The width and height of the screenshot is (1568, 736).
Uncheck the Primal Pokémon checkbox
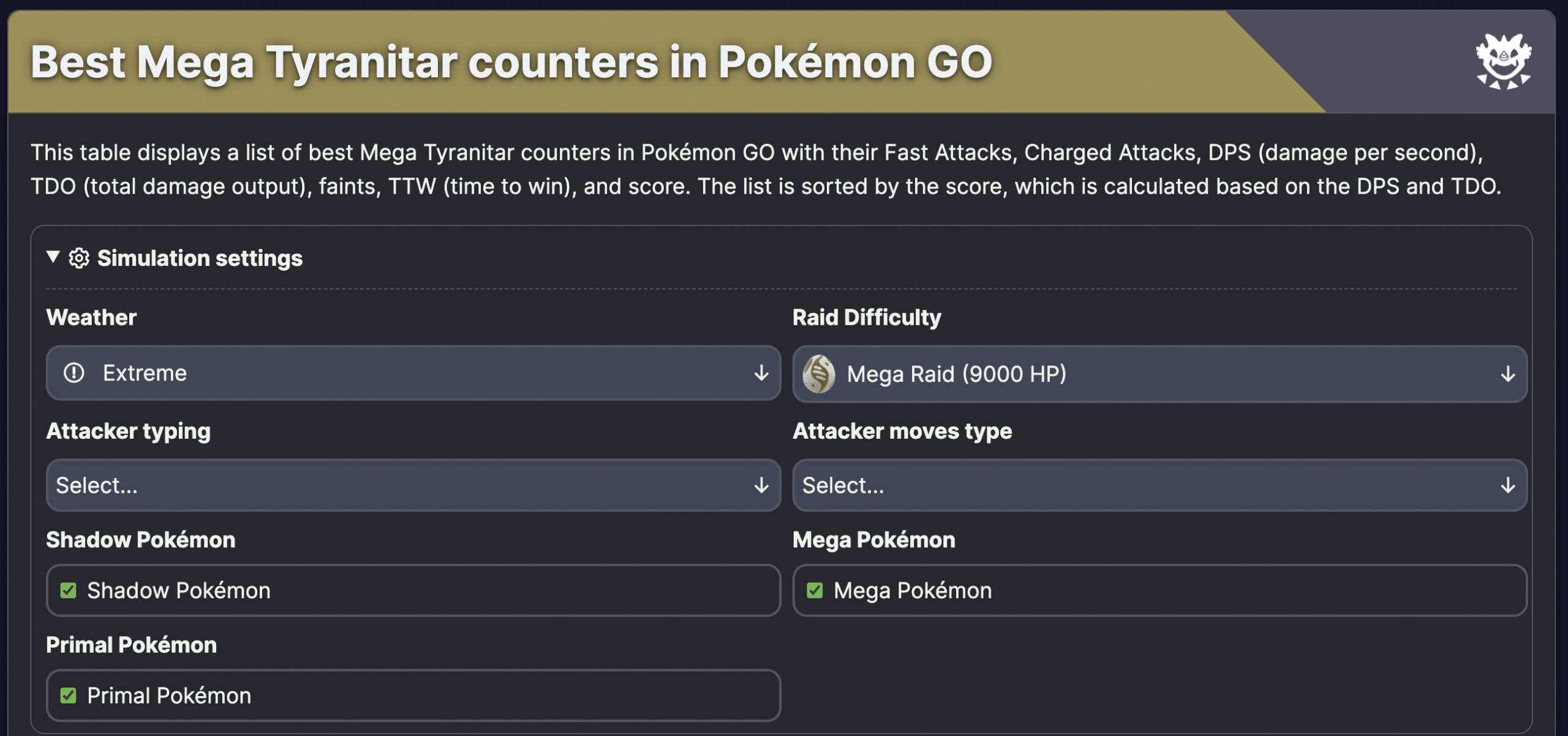(x=69, y=695)
